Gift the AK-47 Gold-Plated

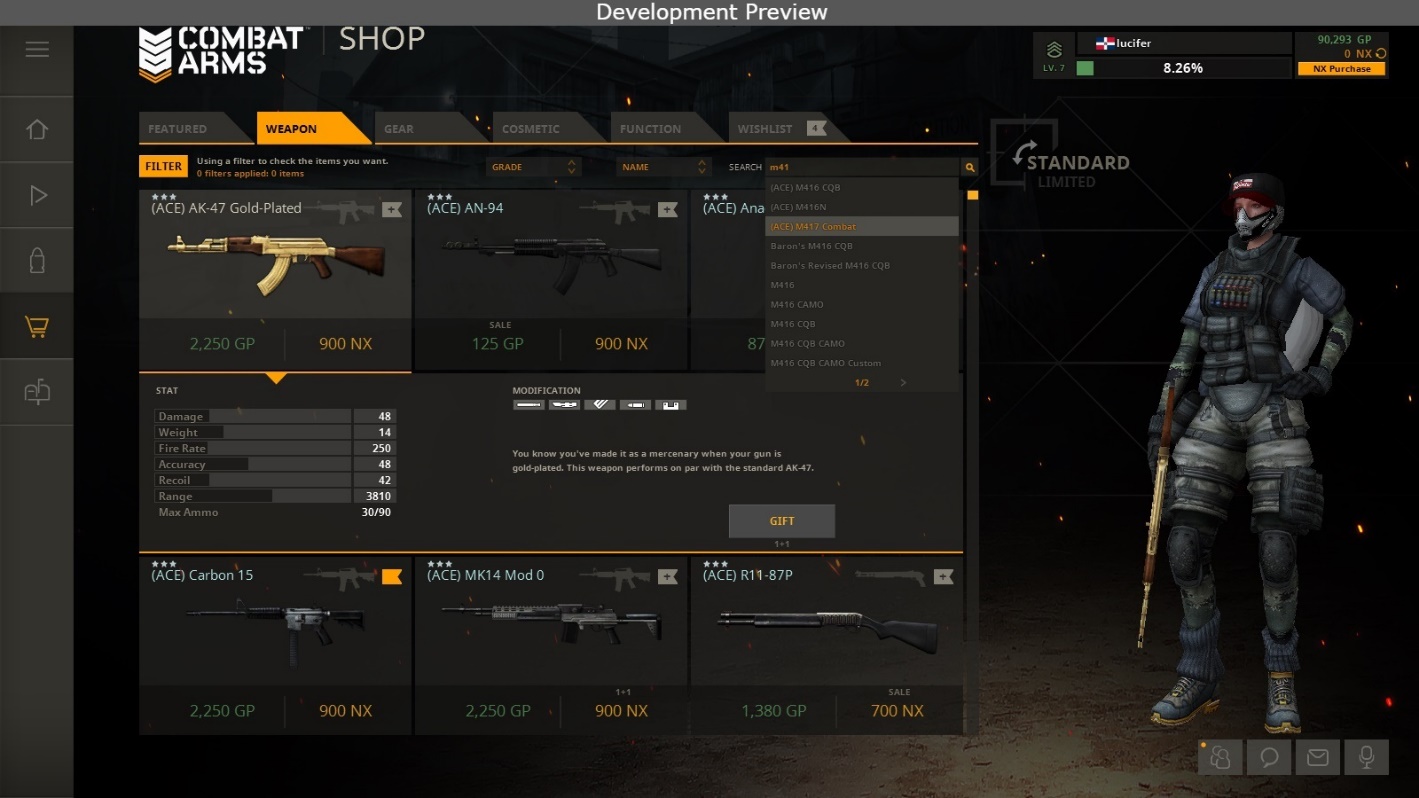[782, 521]
